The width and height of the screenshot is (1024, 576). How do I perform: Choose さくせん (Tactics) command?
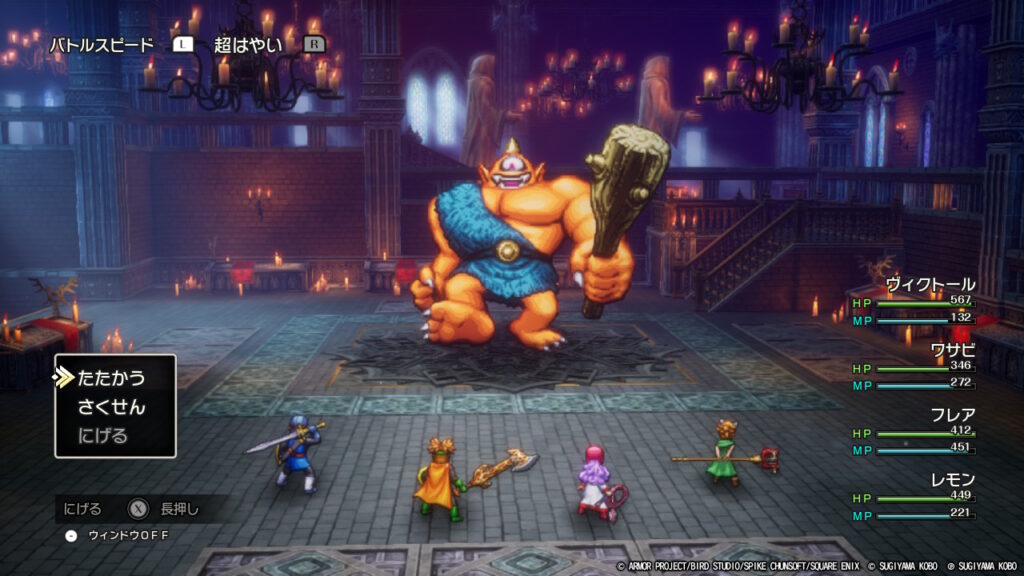pos(111,407)
